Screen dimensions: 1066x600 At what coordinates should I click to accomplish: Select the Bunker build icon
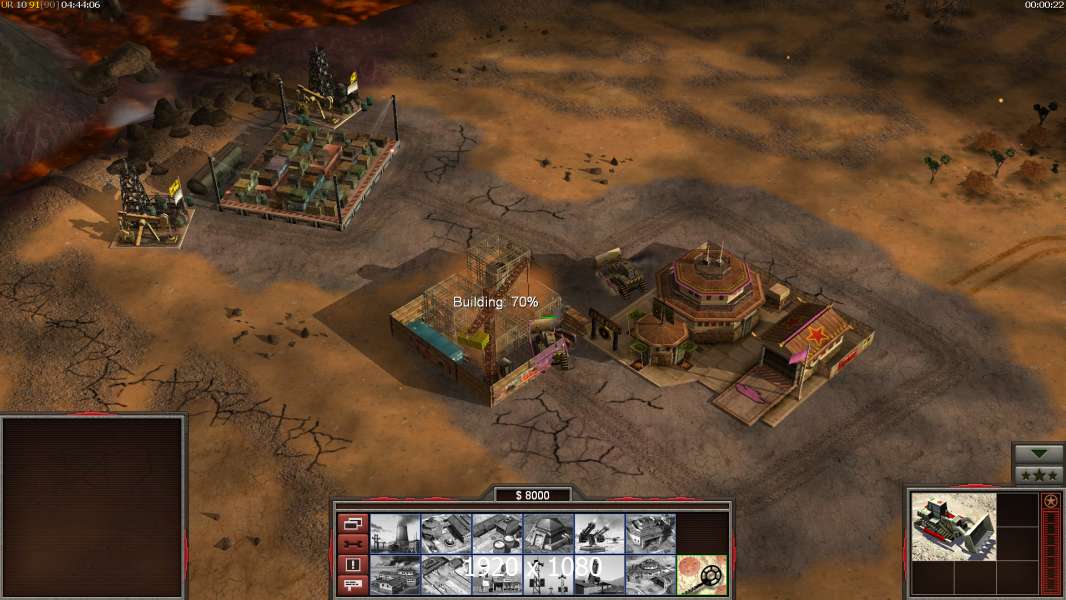[548, 533]
